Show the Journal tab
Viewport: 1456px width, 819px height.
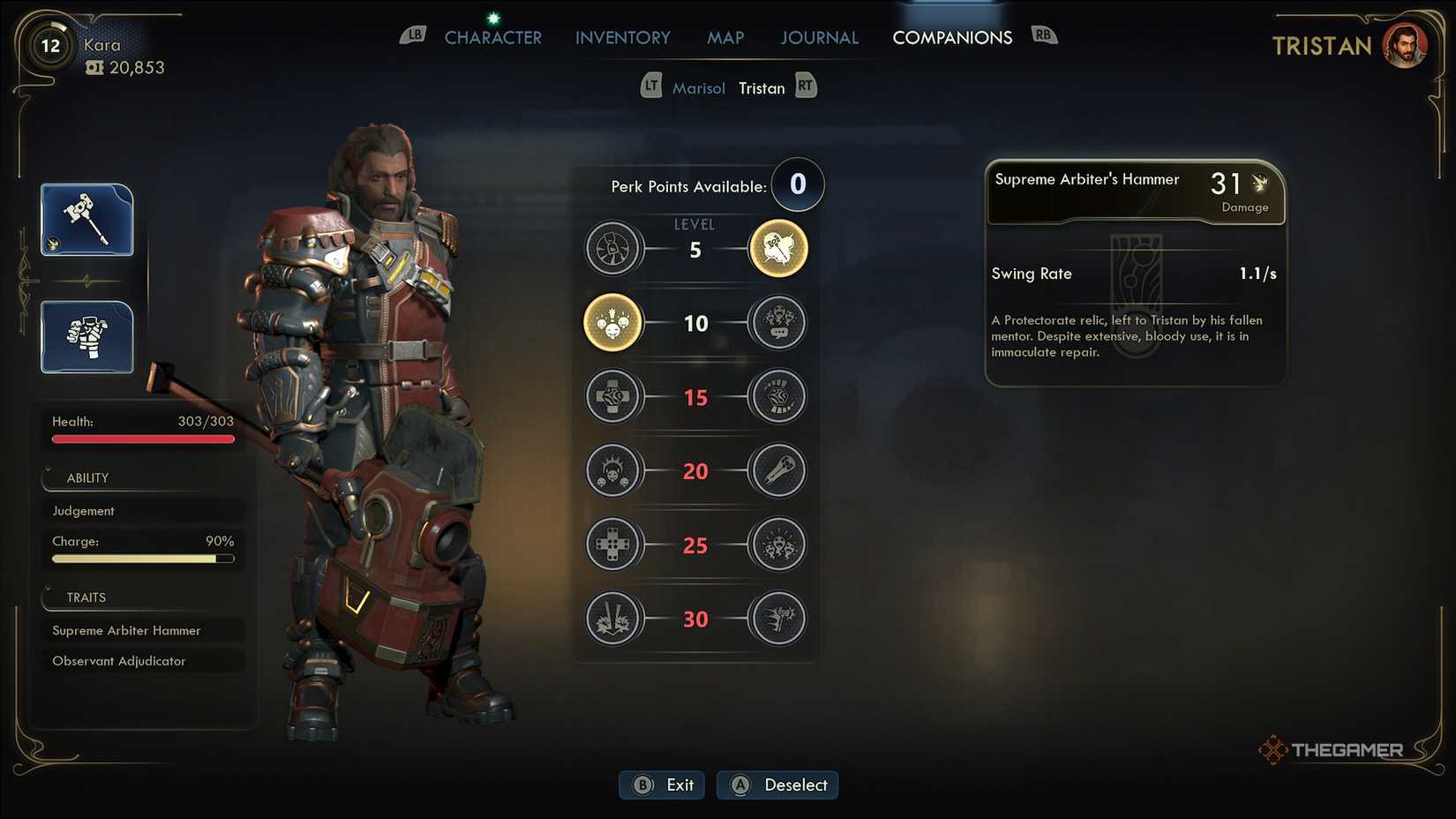819,38
